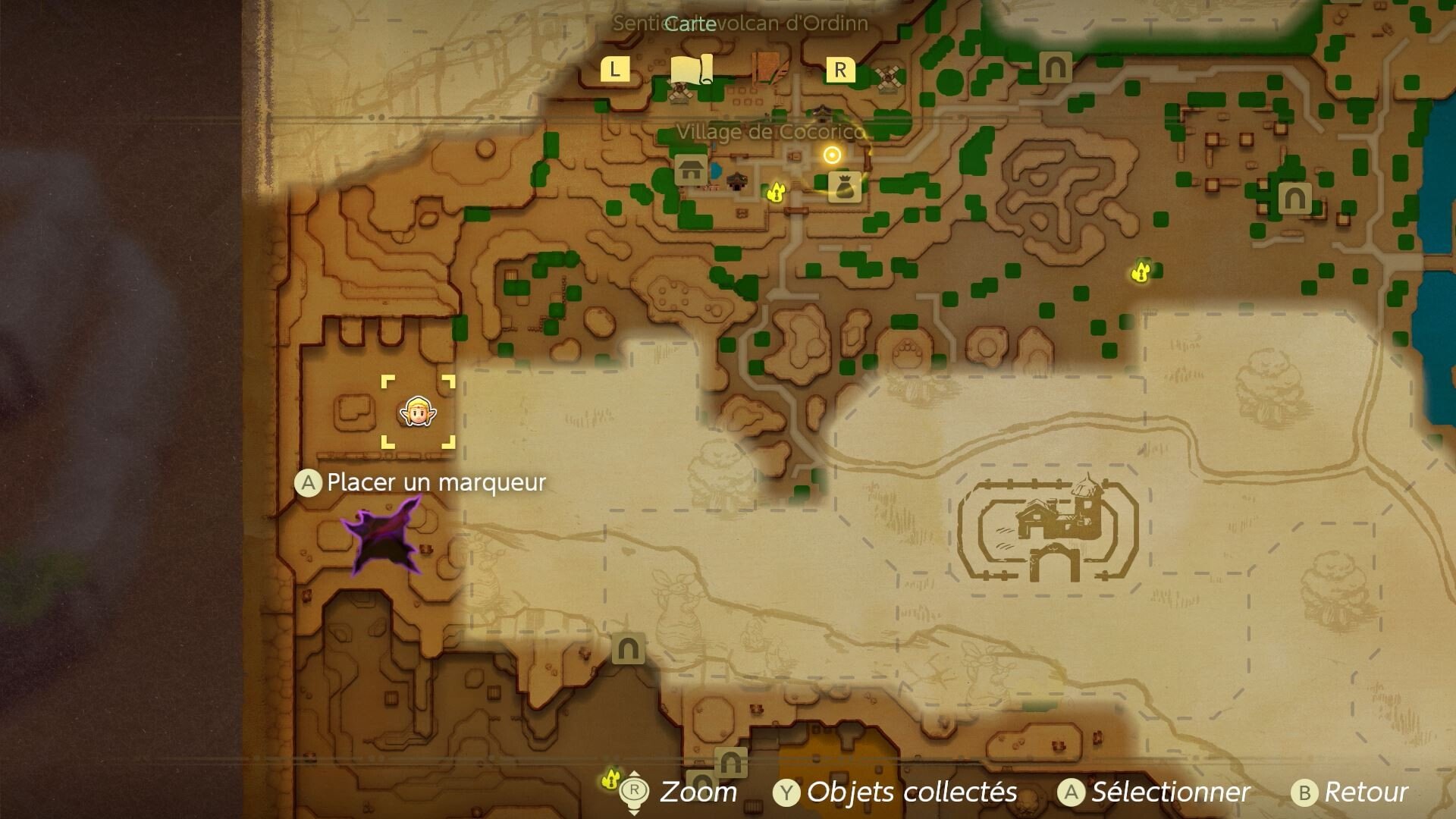Select the fairy fountain icon below the village
The height and width of the screenshot is (819, 1456).
(x=776, y=192)
